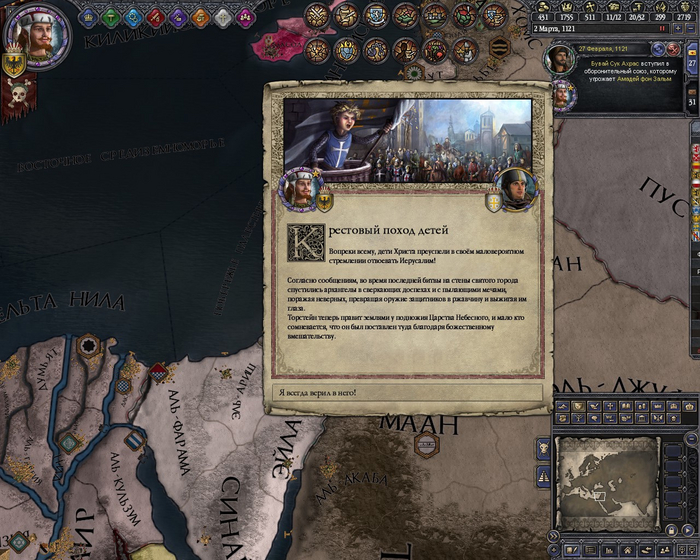The image size is (700, 560).
Task: Open the grey cross religion tab
Action: point(222,17)
